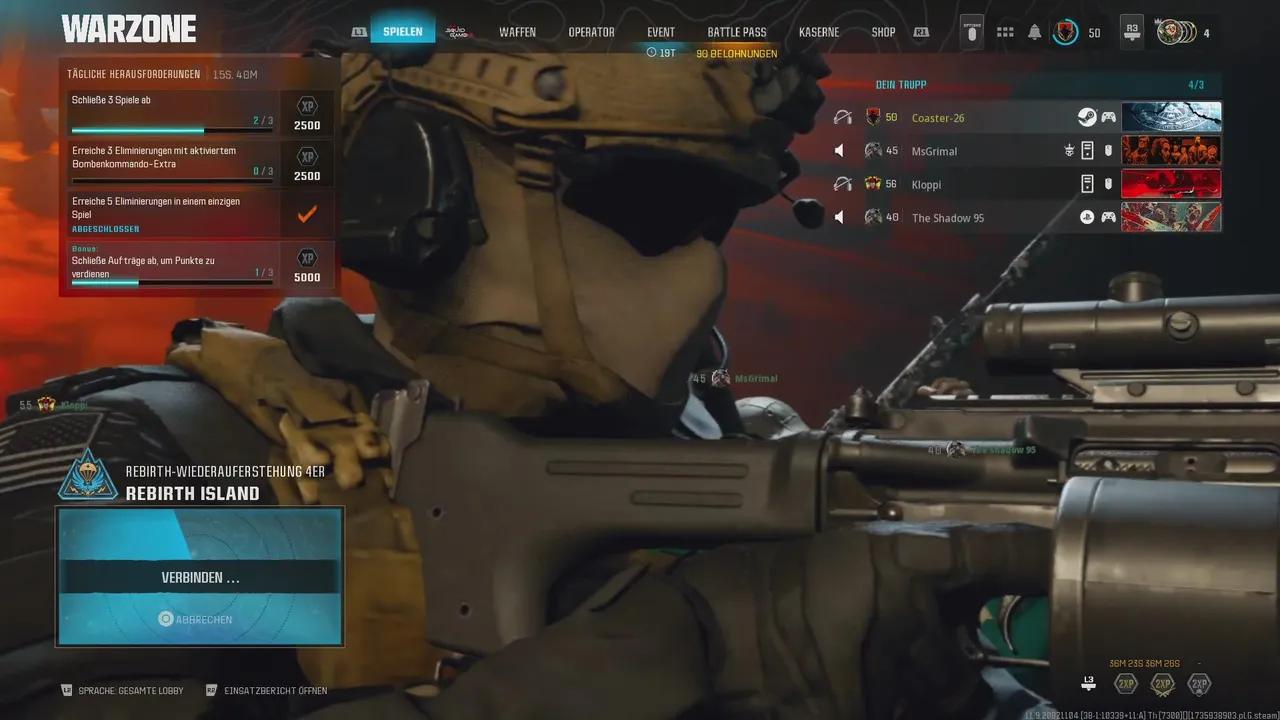Screen dimensions: 1280x720
Task: Expand the 98 BELOHNUNGEN rewards banner
Action: click(737, 52)
